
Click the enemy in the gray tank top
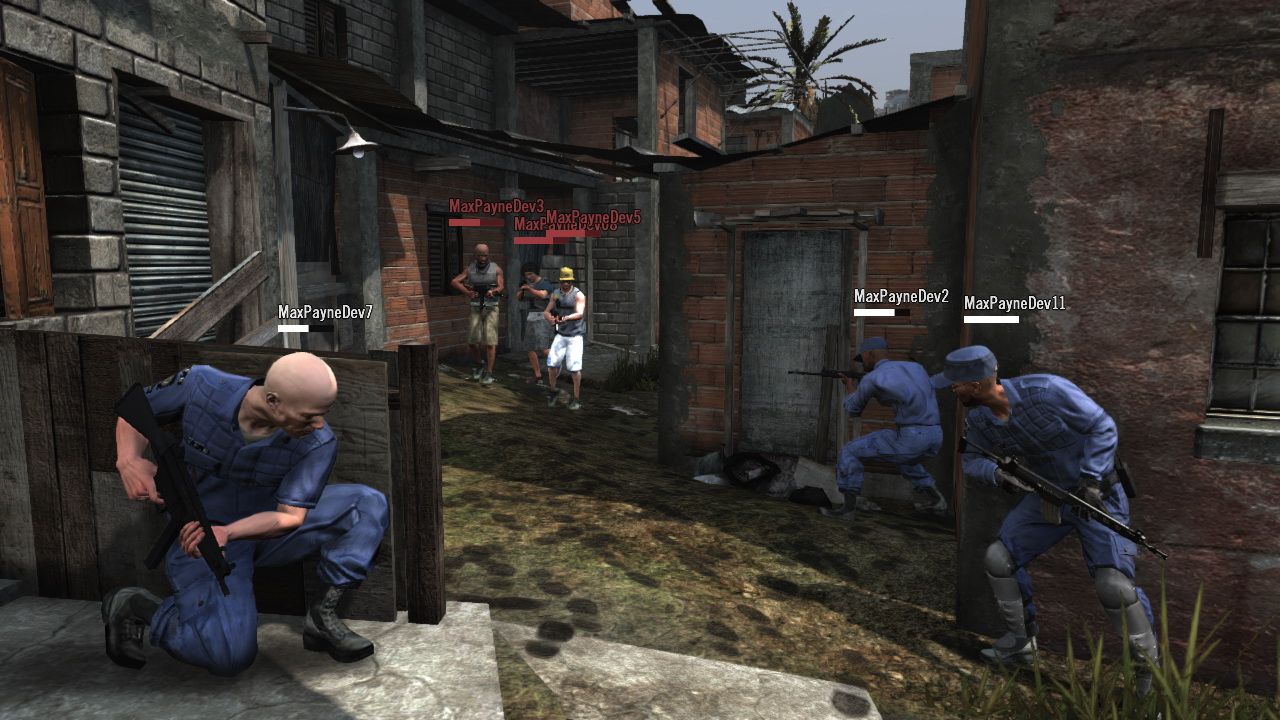483,300
